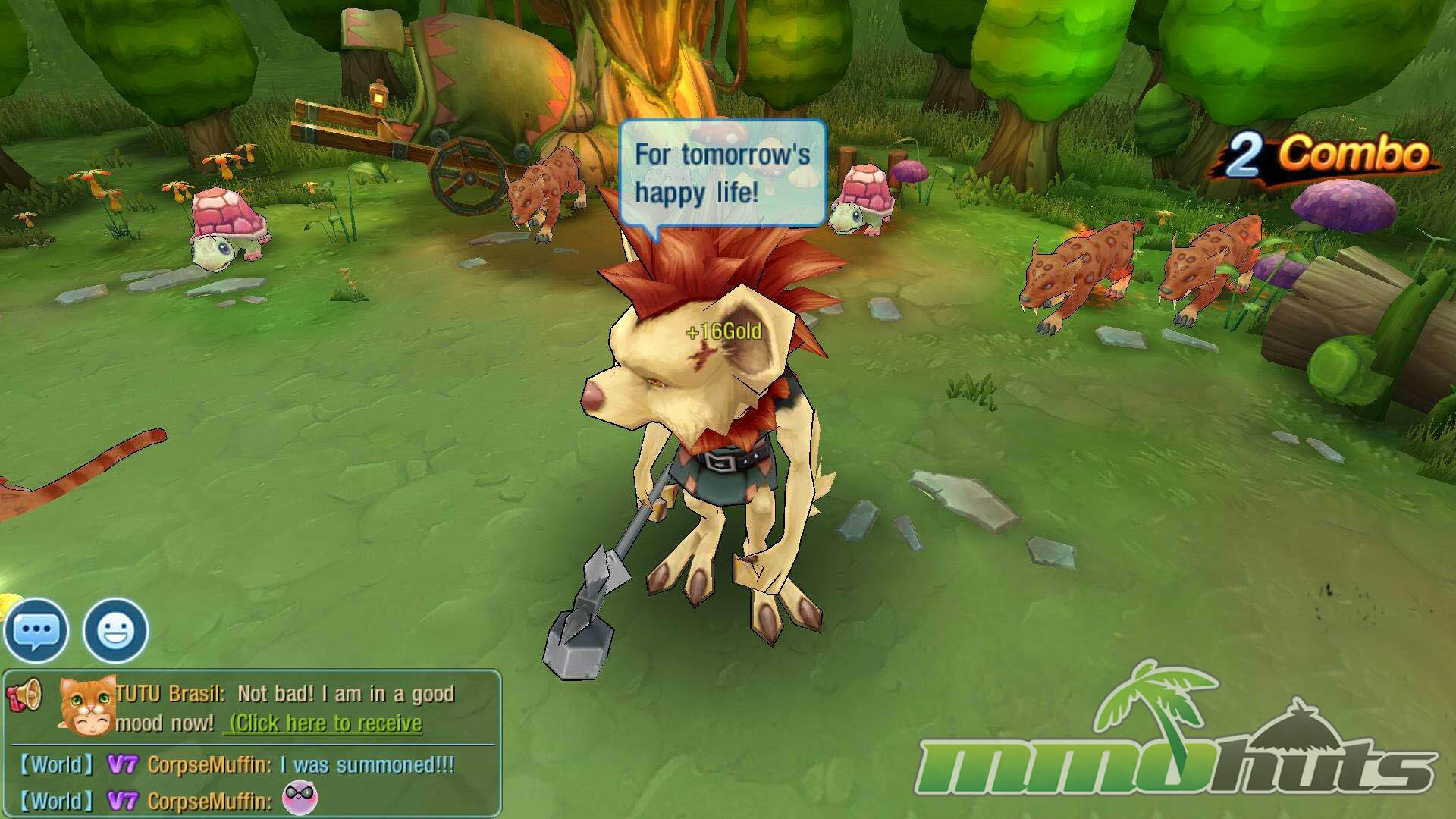Click the megaphone announcement icon

(25, 694)
